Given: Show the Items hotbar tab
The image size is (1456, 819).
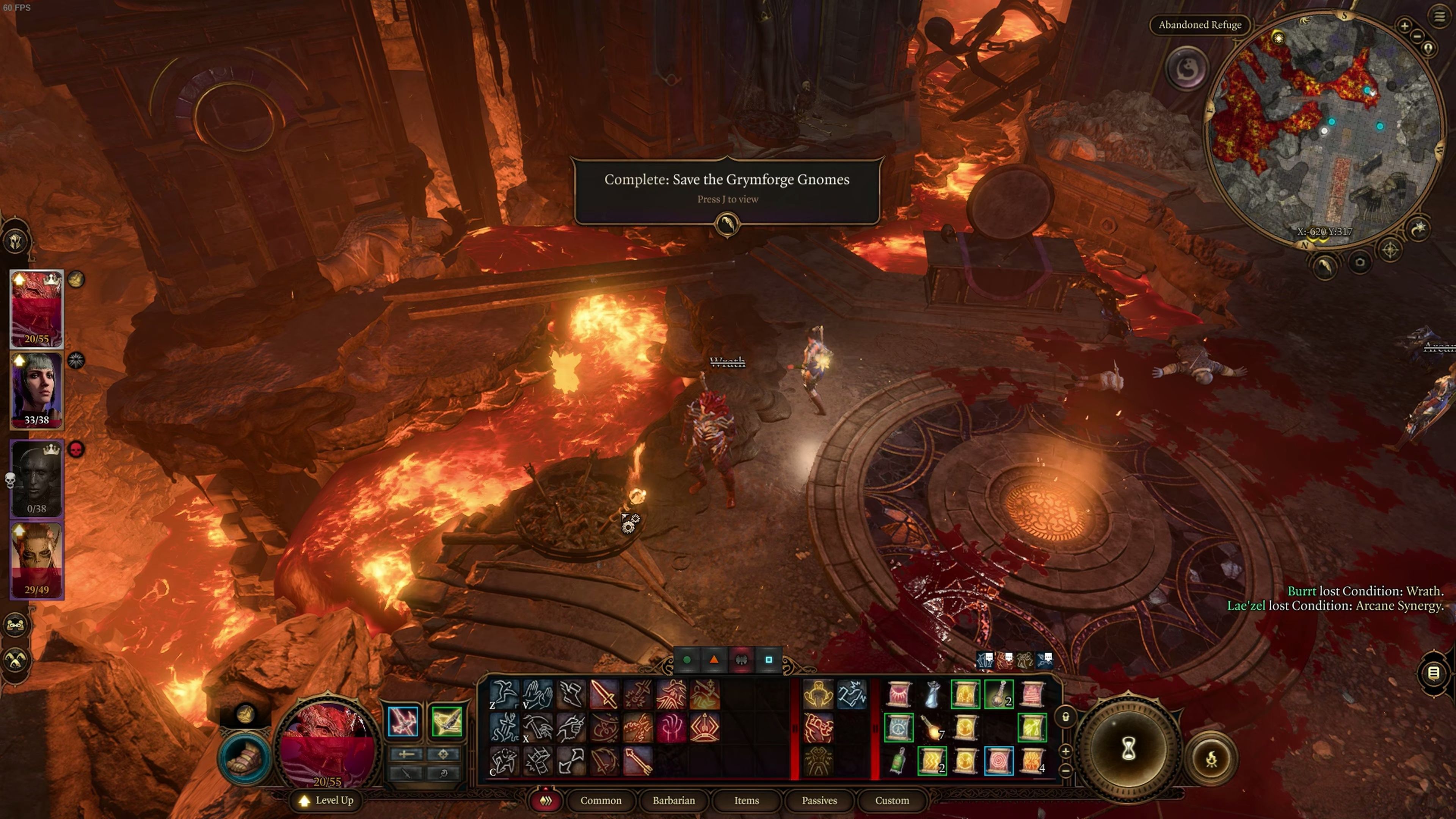Looking at the screenshot, I should (x=746, y=800).
